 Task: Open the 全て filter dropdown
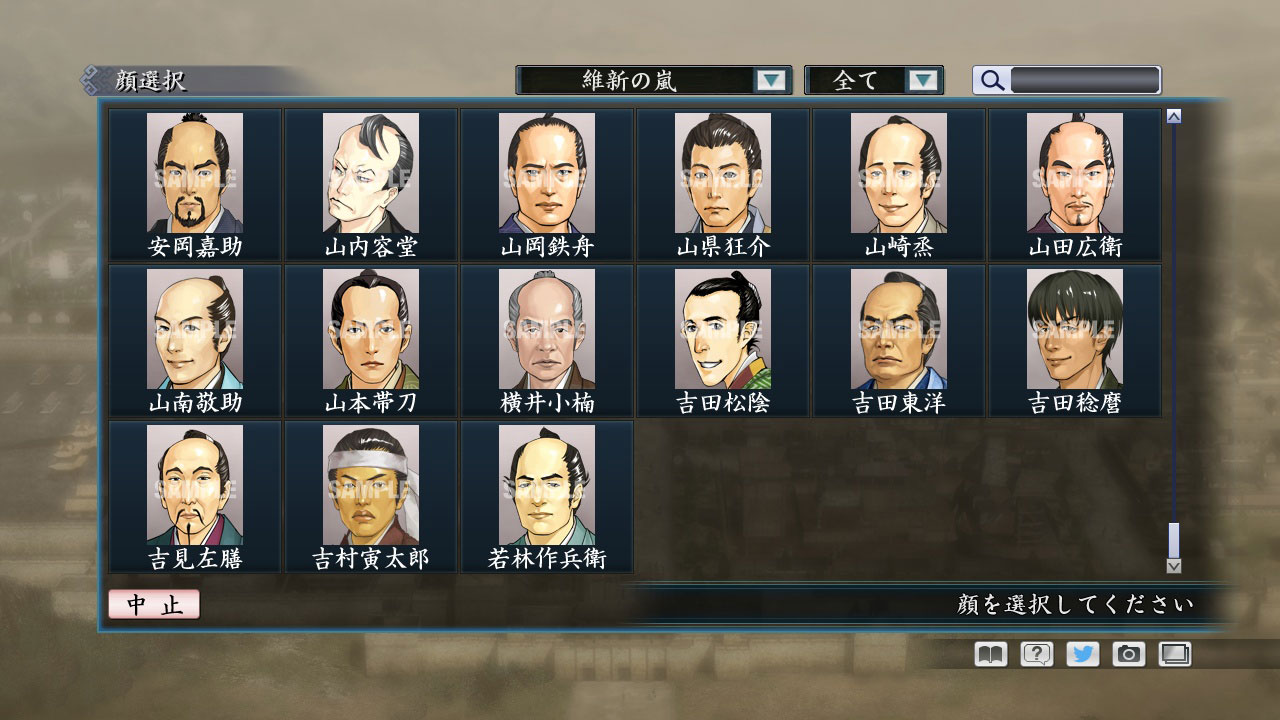pyautogui.click(x=862, y=80)
